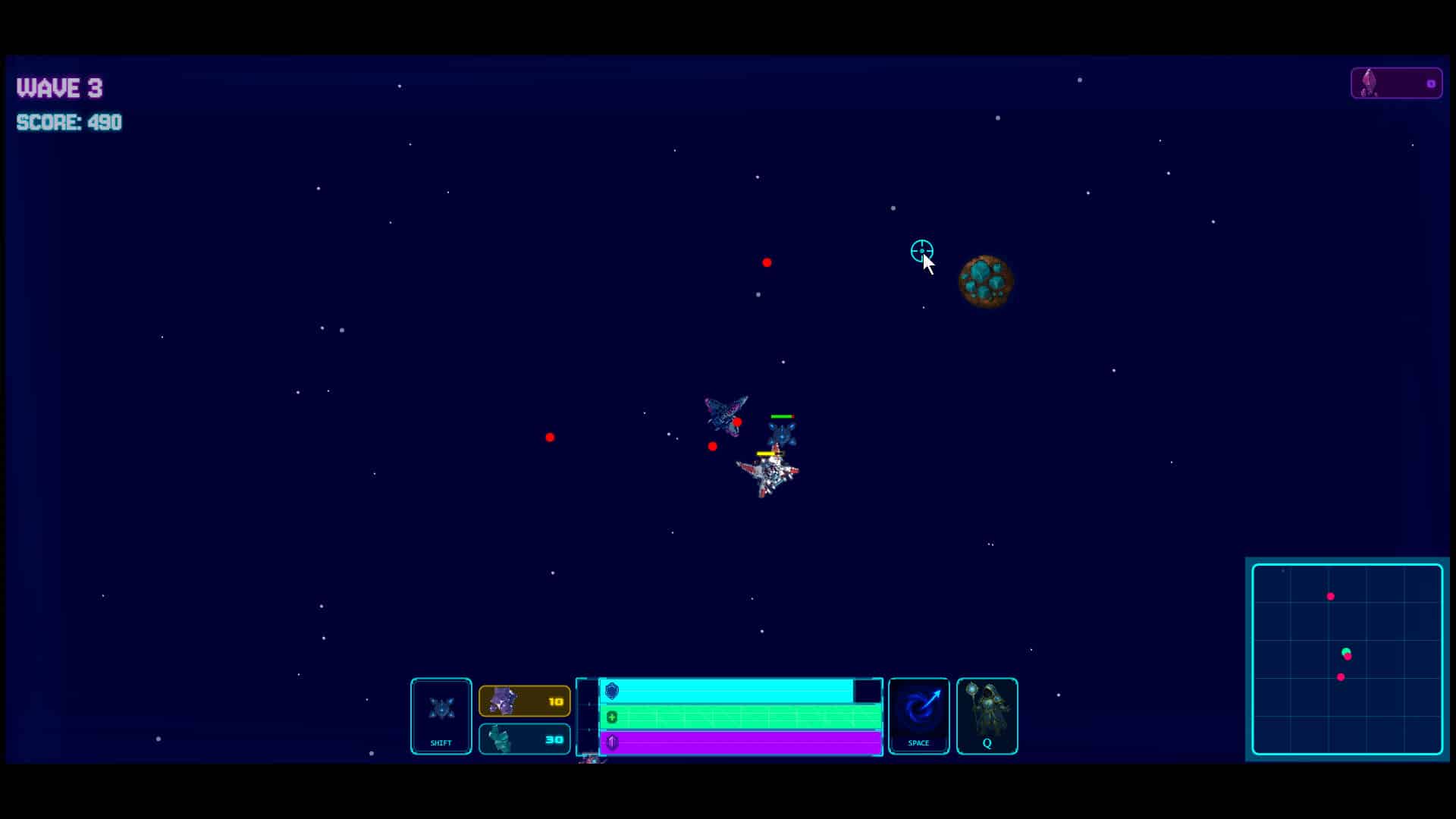This screenshot has width=1456, height=819.
Task: Click the green crystal resource icon
Action: tap(500, 738)
